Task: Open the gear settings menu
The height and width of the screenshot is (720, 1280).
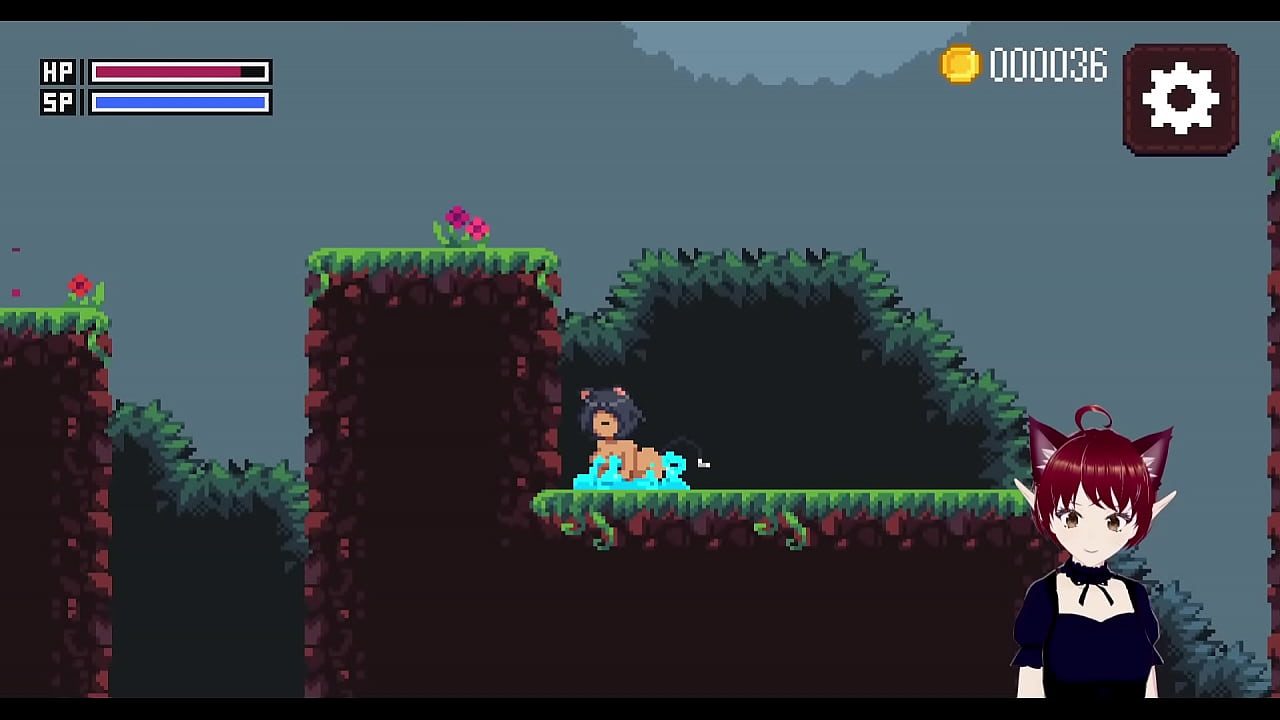Action: click(1180, 99)
